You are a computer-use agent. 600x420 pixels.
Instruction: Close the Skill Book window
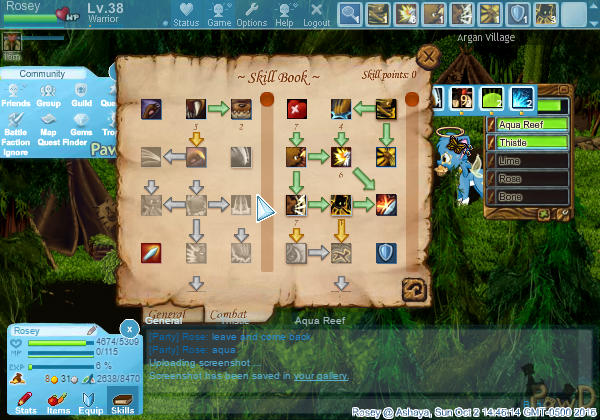[428, 56]
